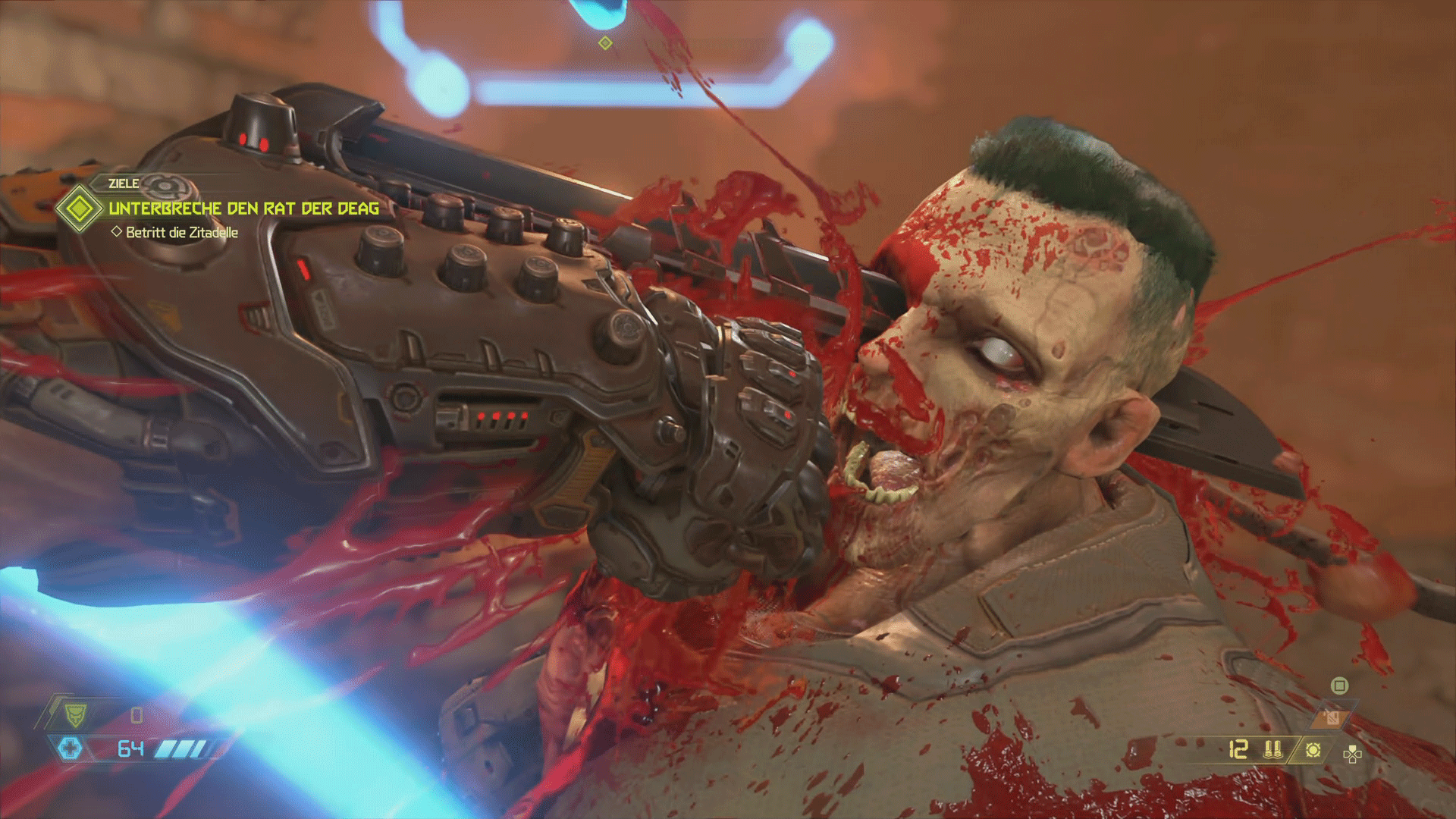Select the orange chainsaw fuel canister icon

(x=1332, y=717)
